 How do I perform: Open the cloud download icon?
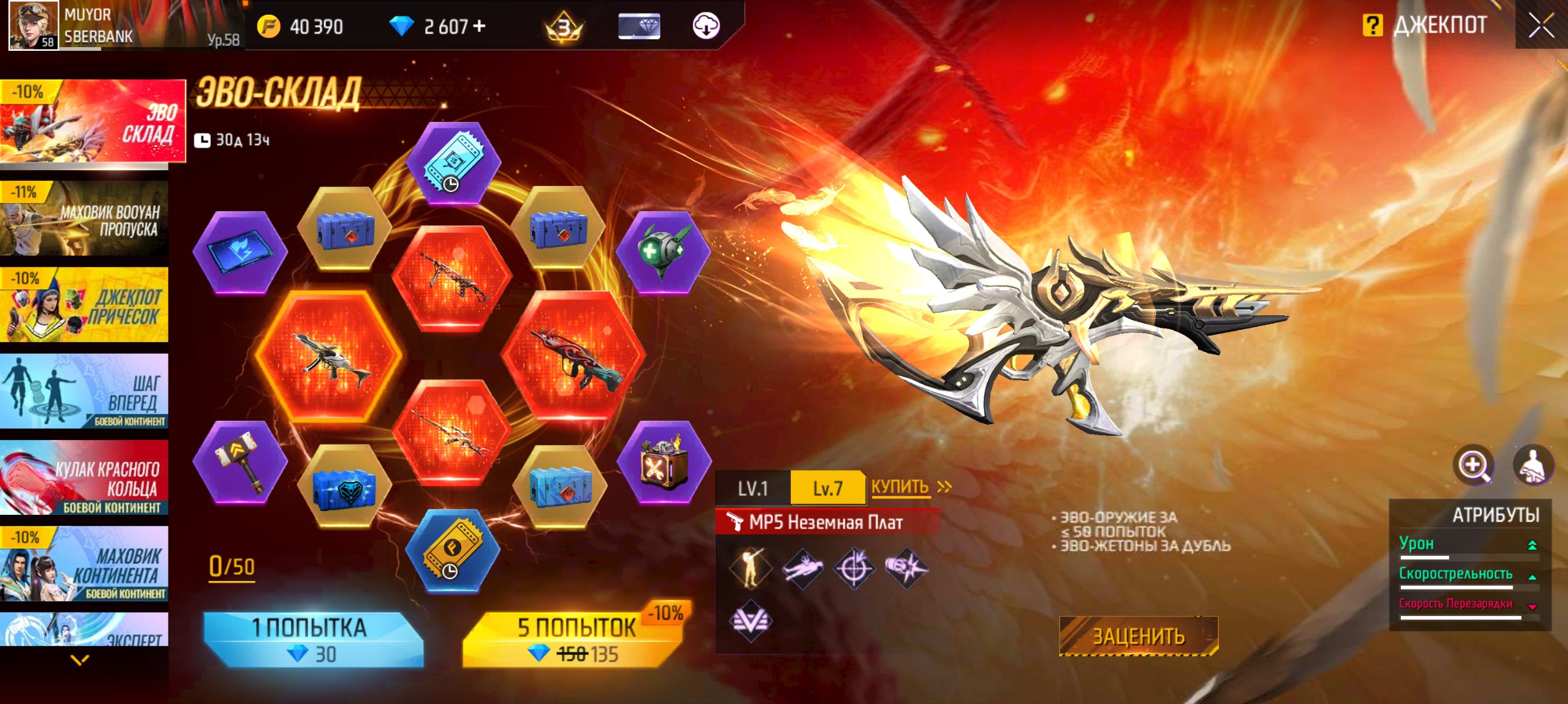[706, 26]
